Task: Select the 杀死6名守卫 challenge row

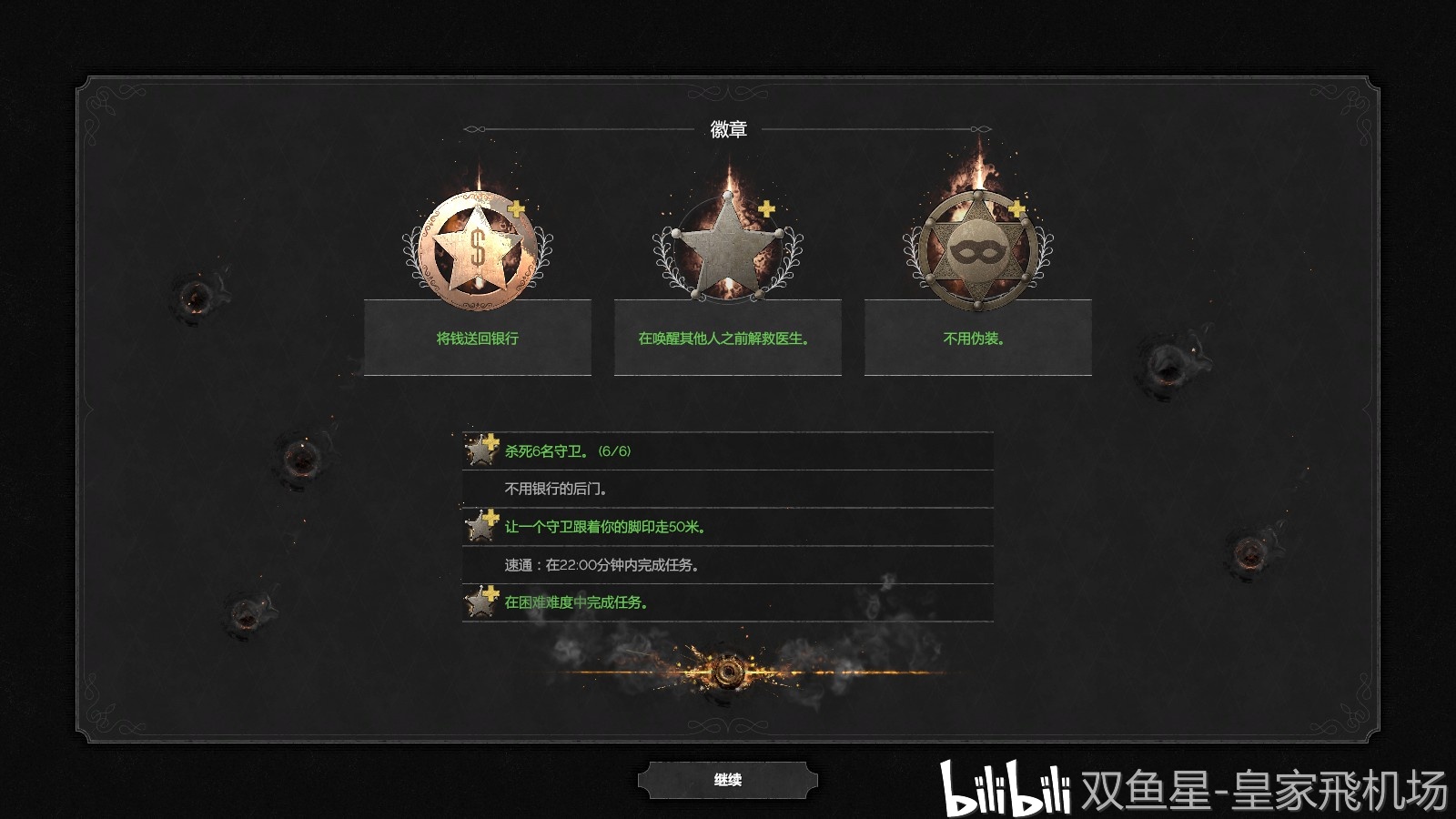Action: [x=727, y=451]
